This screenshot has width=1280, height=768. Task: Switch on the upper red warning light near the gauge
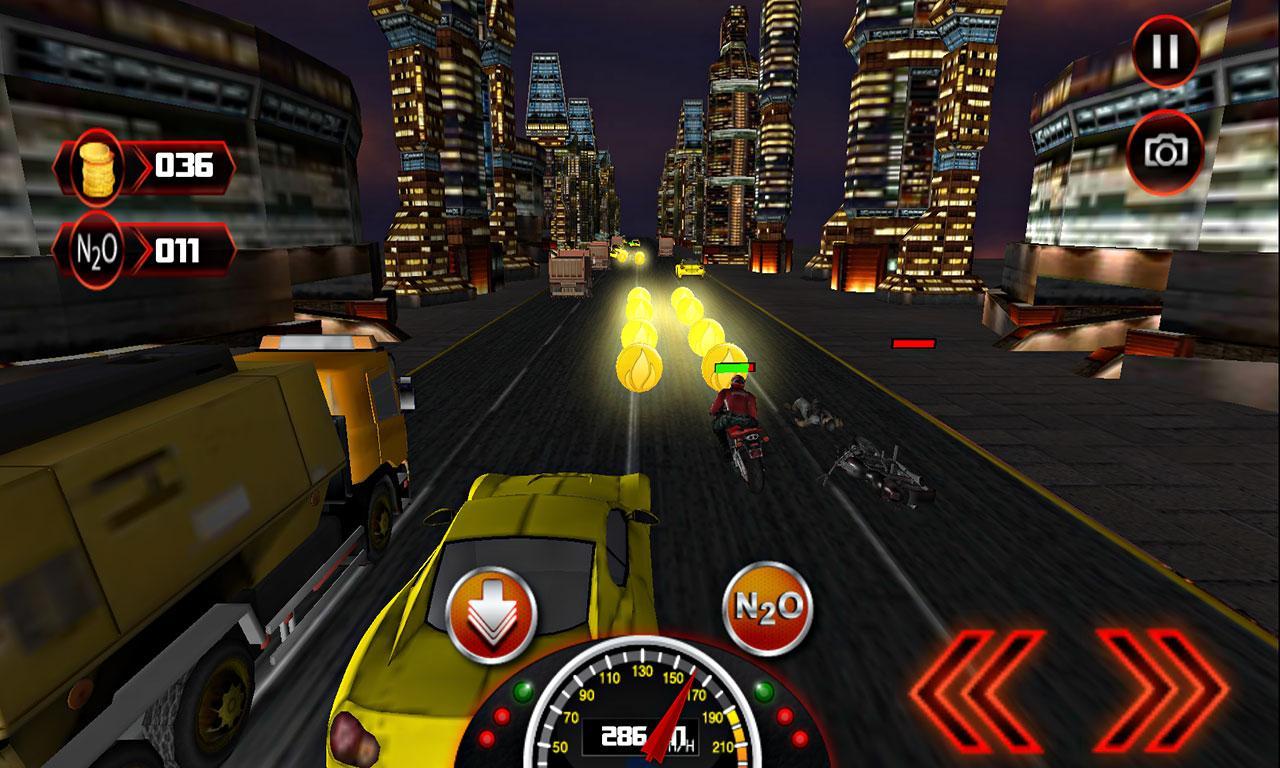[x=501, y=717]
